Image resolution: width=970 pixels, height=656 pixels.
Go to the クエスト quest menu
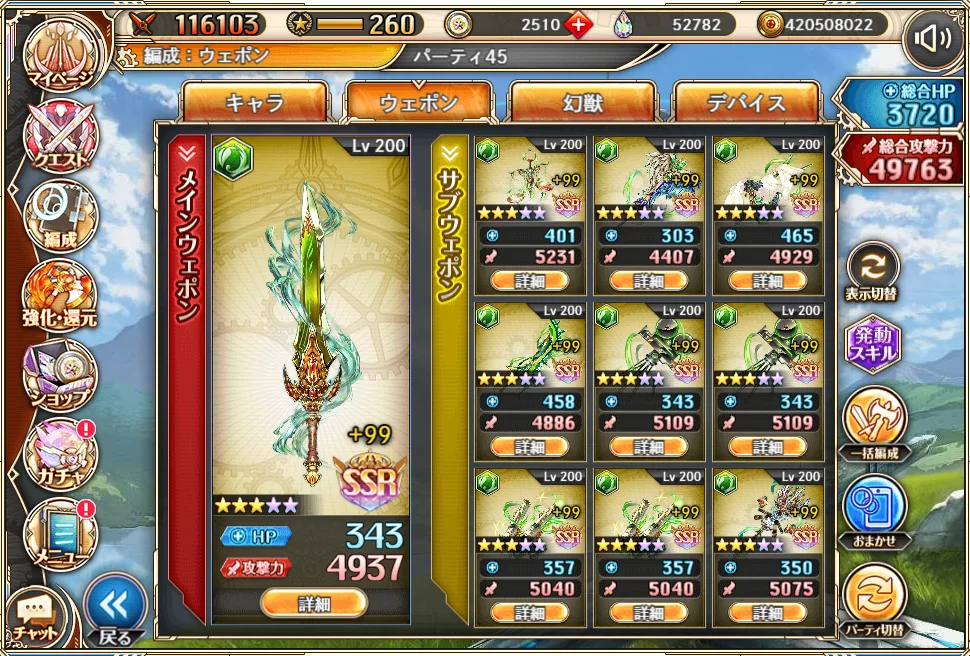coord(60,133)
